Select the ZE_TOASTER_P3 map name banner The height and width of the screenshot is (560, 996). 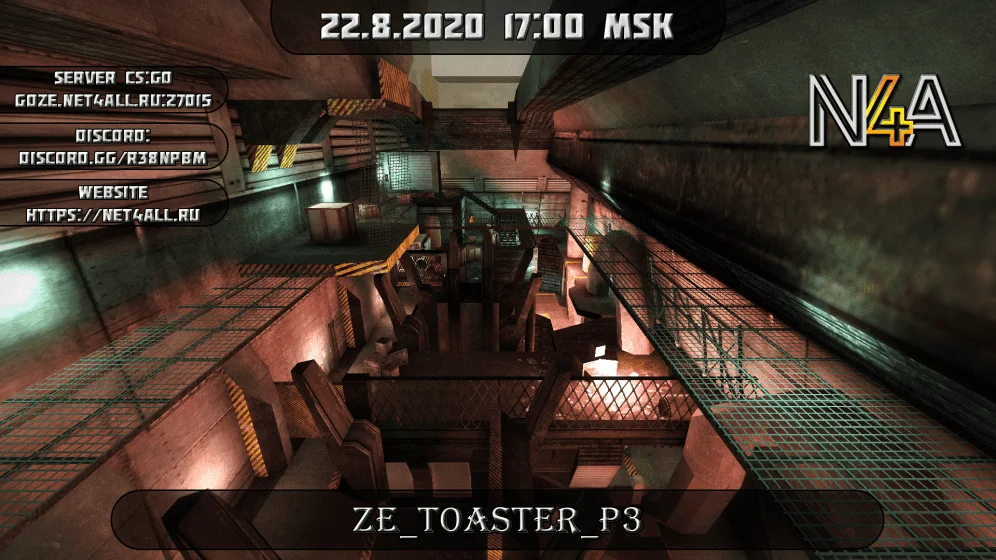(x=496, y=521)
